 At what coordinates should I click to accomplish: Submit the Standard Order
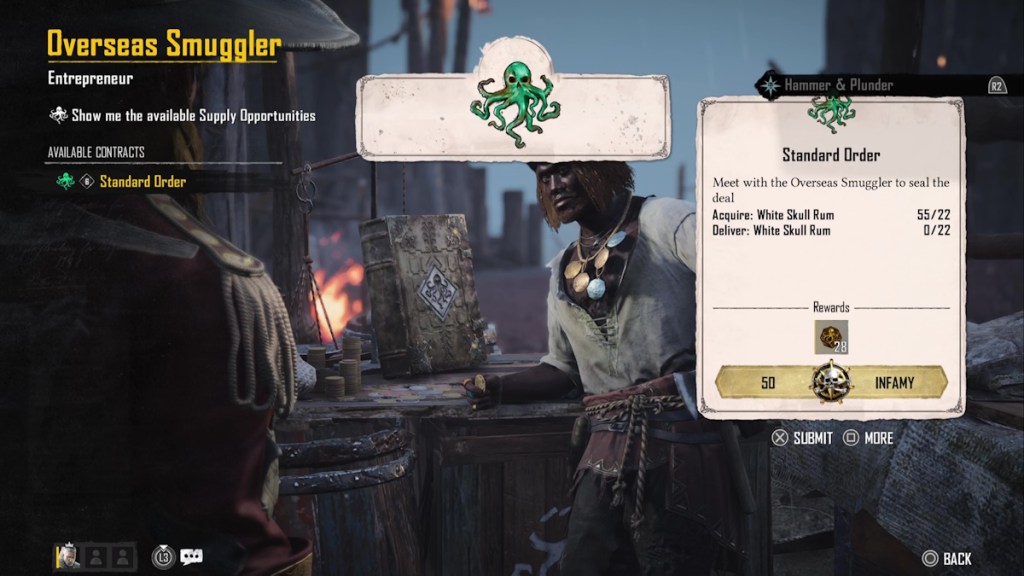point(803,438)
